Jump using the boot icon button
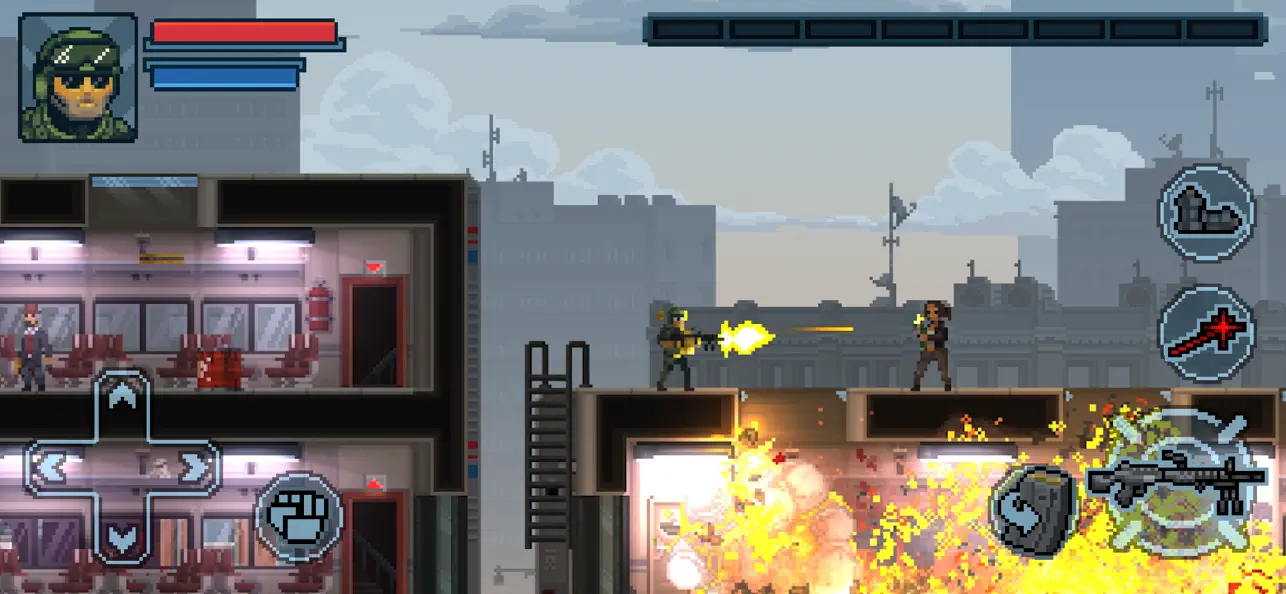Screen dimensions: 1286x594 [x=1206, y=213]
